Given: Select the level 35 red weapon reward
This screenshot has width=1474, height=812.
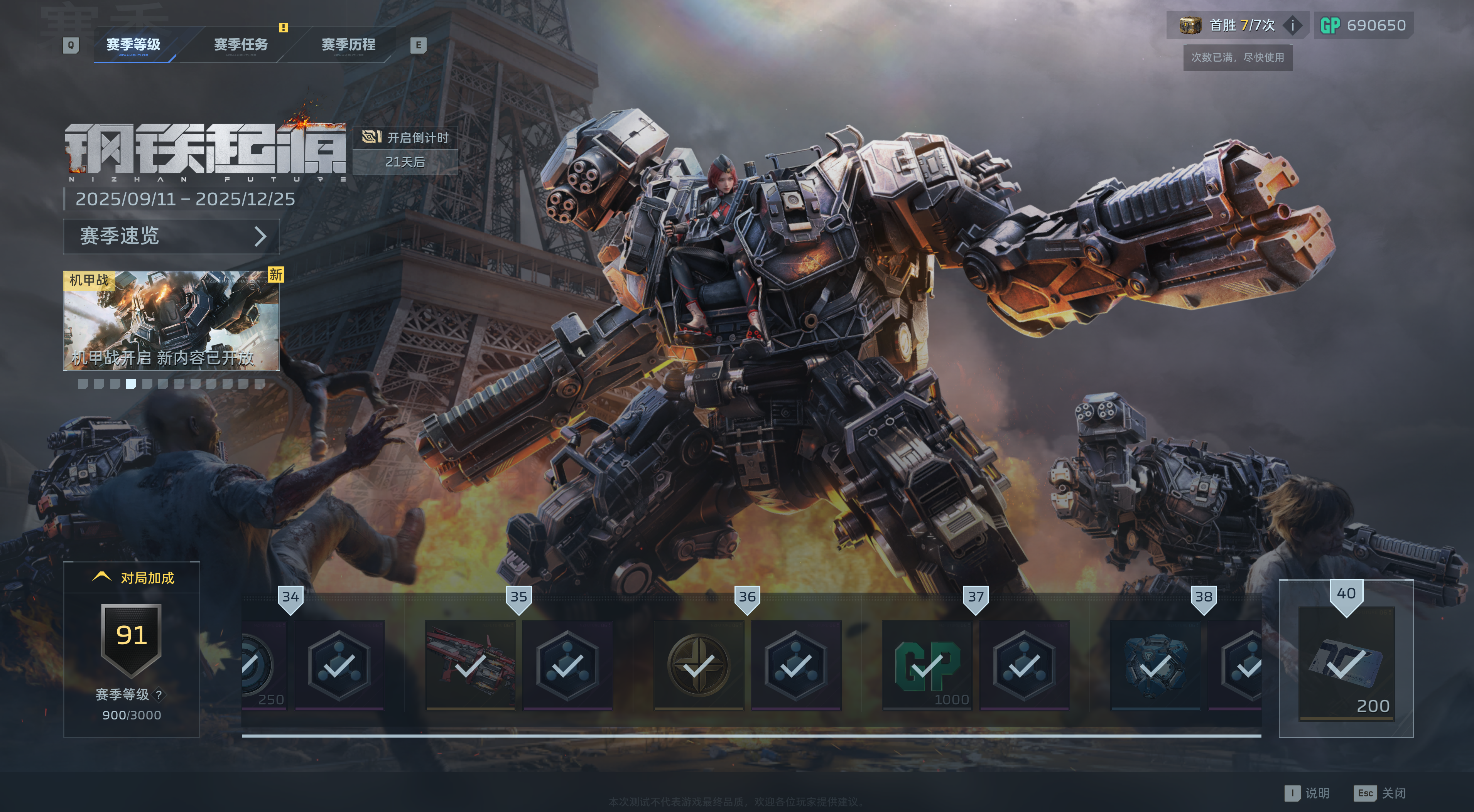Looking at the screenshot, I should point(470,665).
